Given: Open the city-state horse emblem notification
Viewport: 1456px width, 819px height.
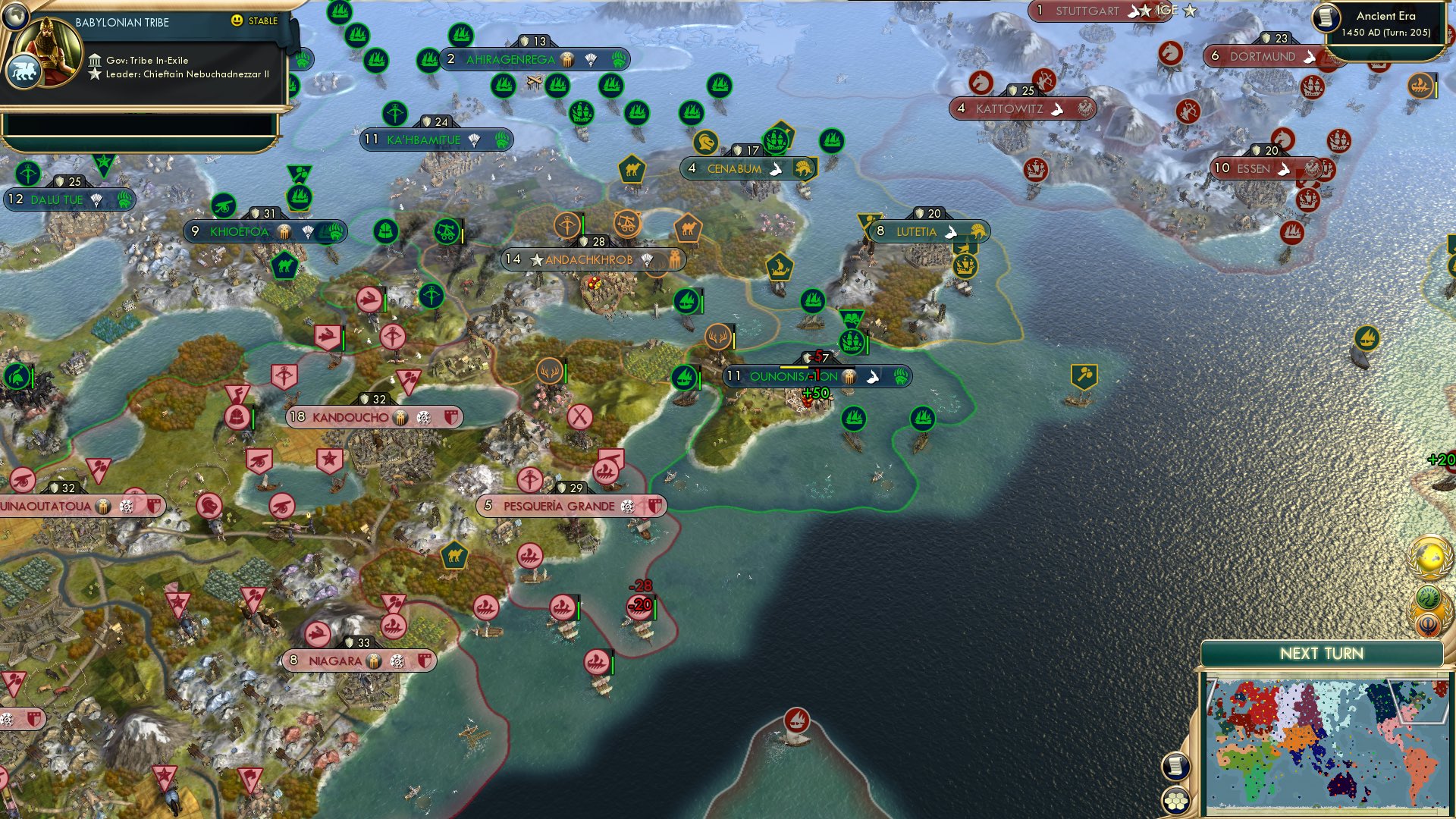Looking at the screenshot, I should [1428, 596].
